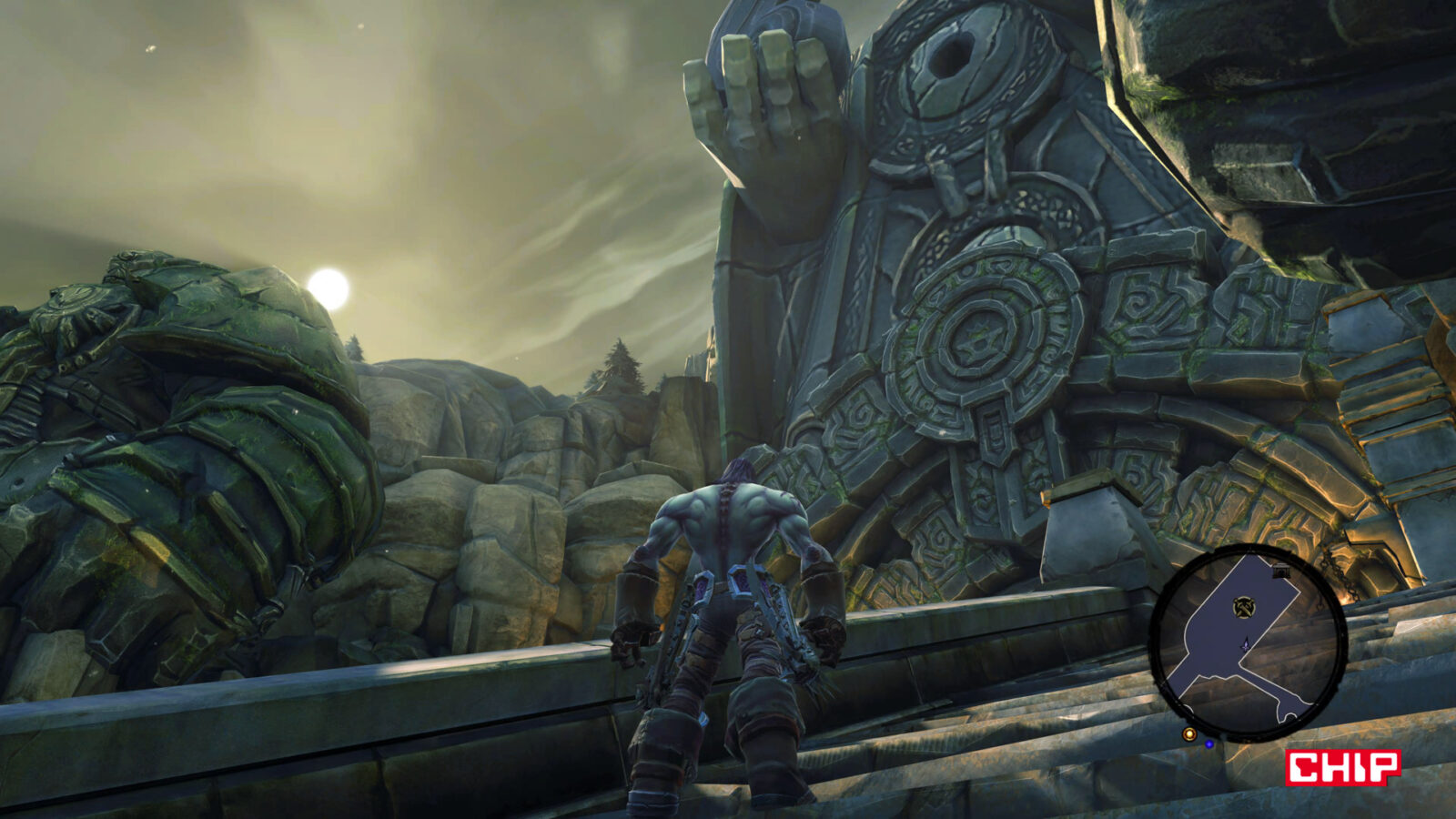Image resolution: width=1456 pixels, height=819 pixels.
Task: Click the red CHIP watermark logo
Action: pos(1342,766)
